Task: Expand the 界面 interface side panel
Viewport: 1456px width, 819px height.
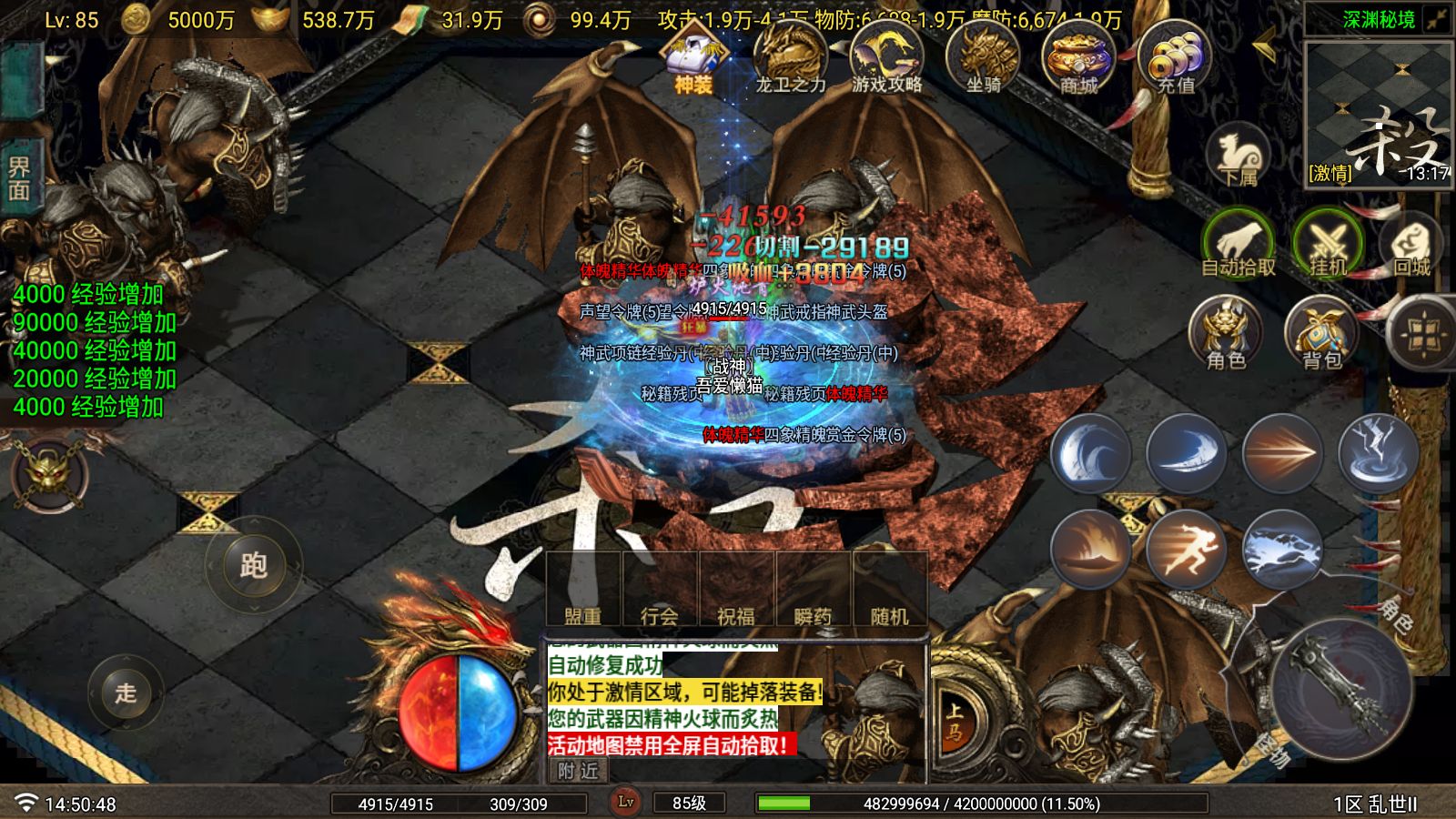Action: pos(20,178)
